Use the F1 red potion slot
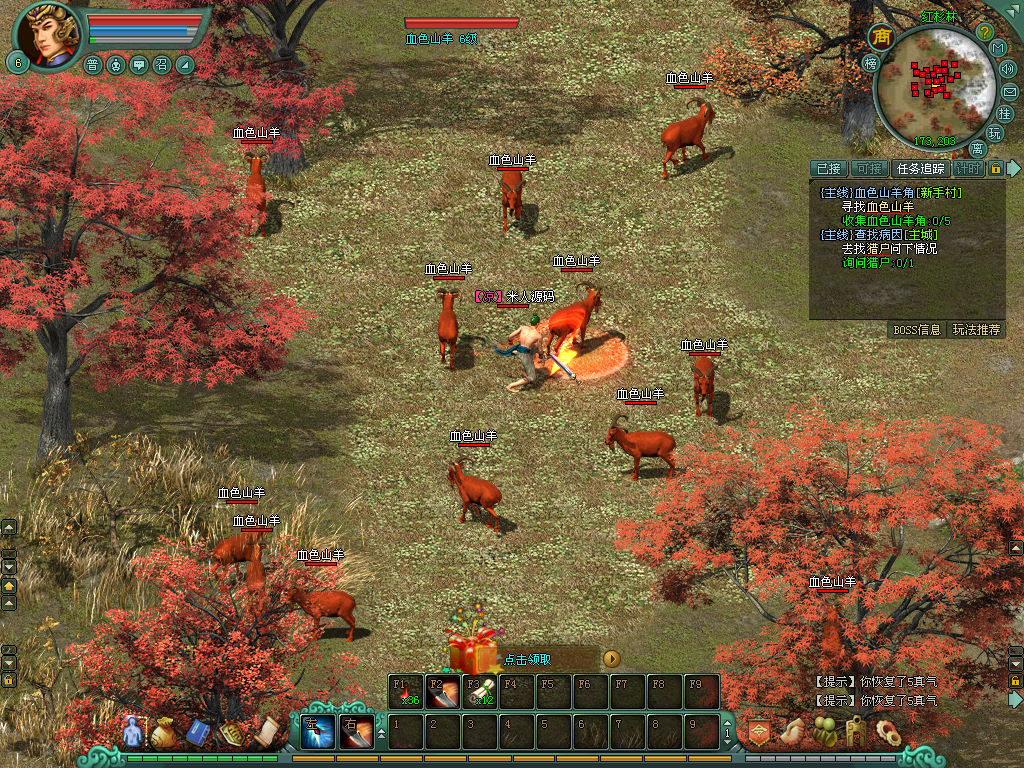The image size is (1024, 768). [405, 692]
